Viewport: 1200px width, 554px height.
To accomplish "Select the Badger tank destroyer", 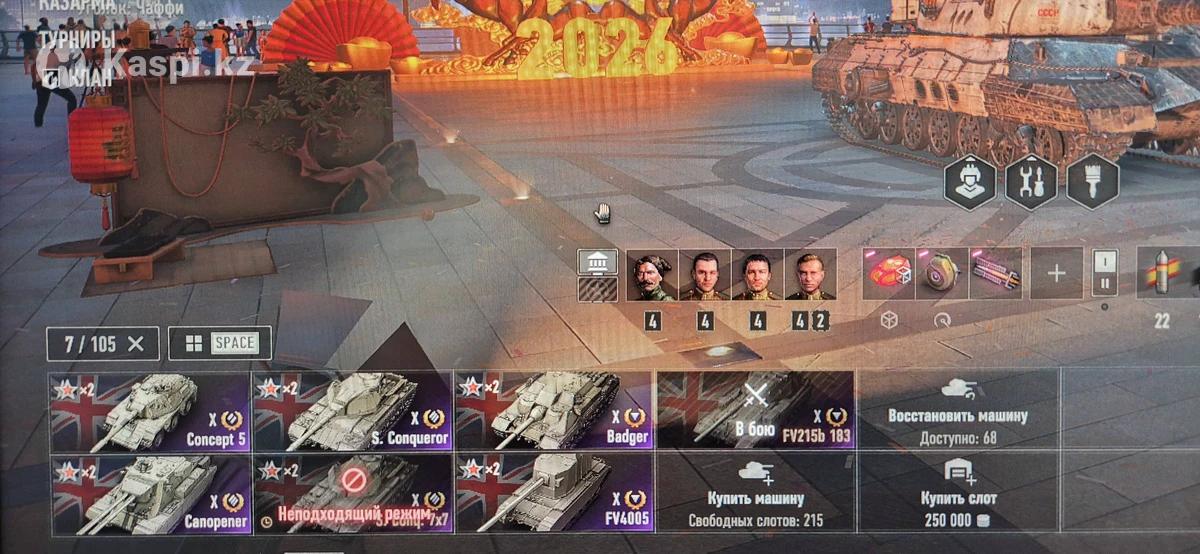I will point(553,412).
